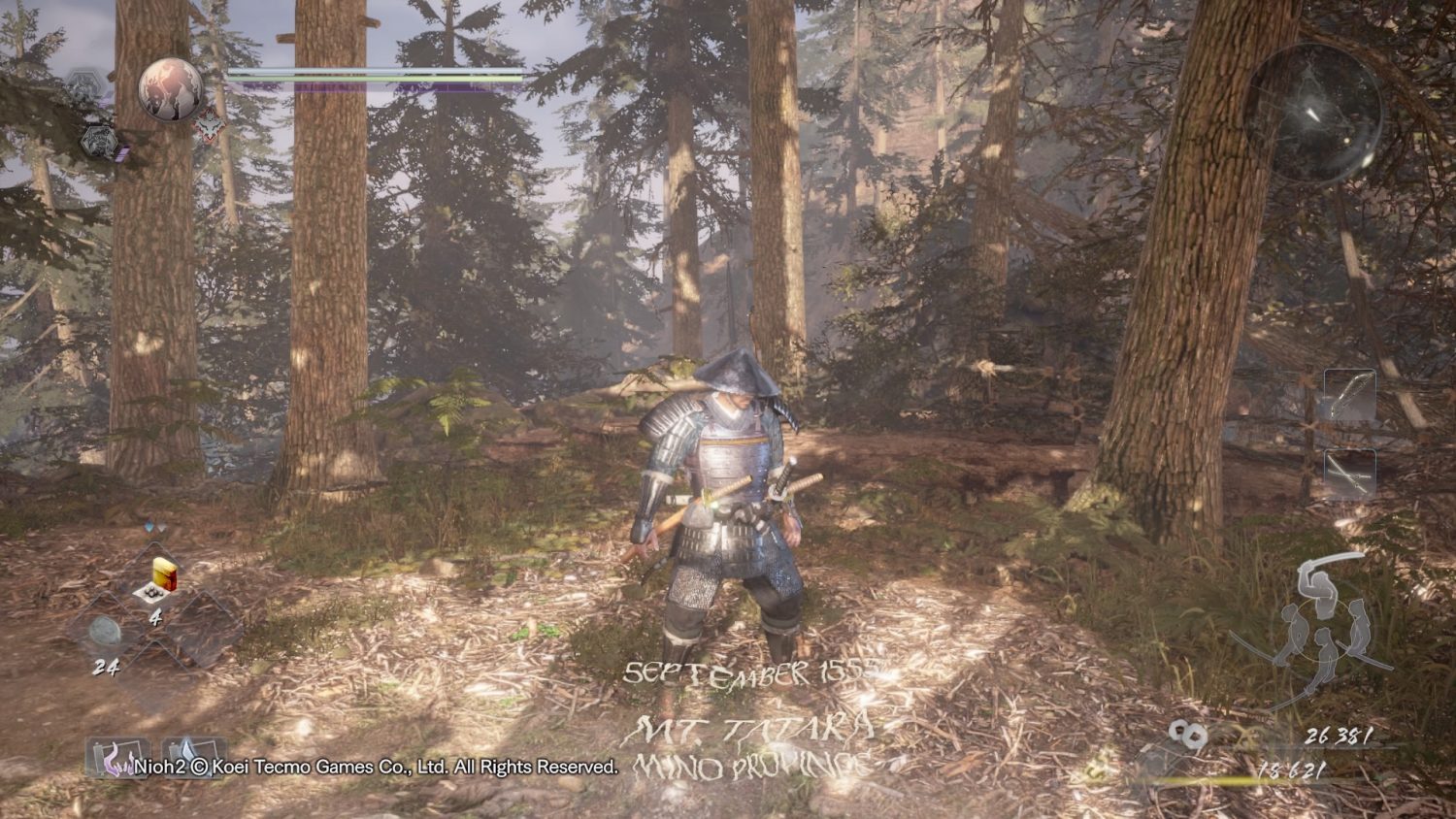Screen dimensions: 1456x819
Task: Click the guardian spirit orb
Action: 171,88
